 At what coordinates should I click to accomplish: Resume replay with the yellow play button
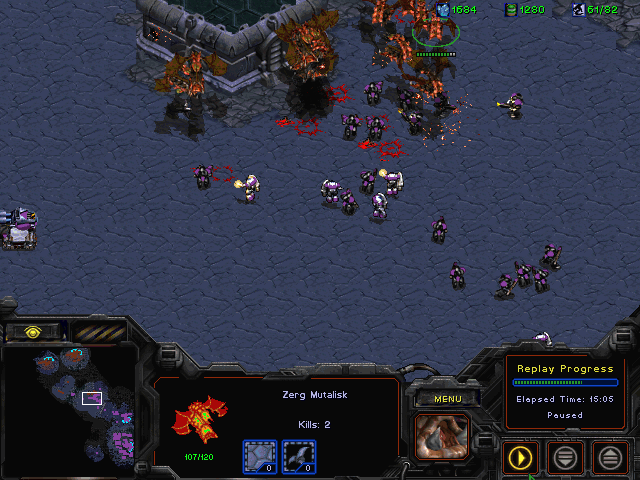(x=520, y=458)
